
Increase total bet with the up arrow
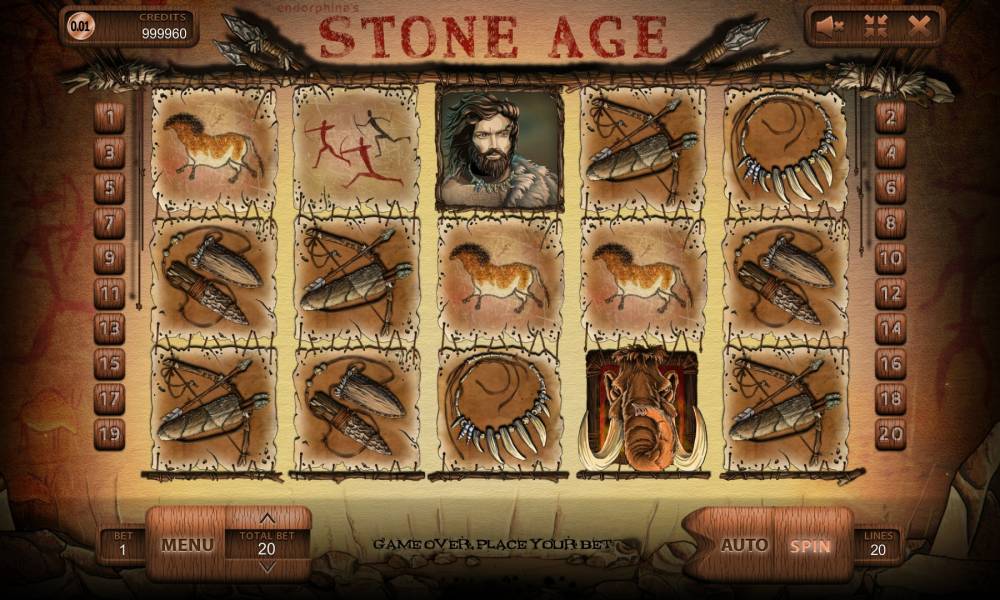point(267,519)
